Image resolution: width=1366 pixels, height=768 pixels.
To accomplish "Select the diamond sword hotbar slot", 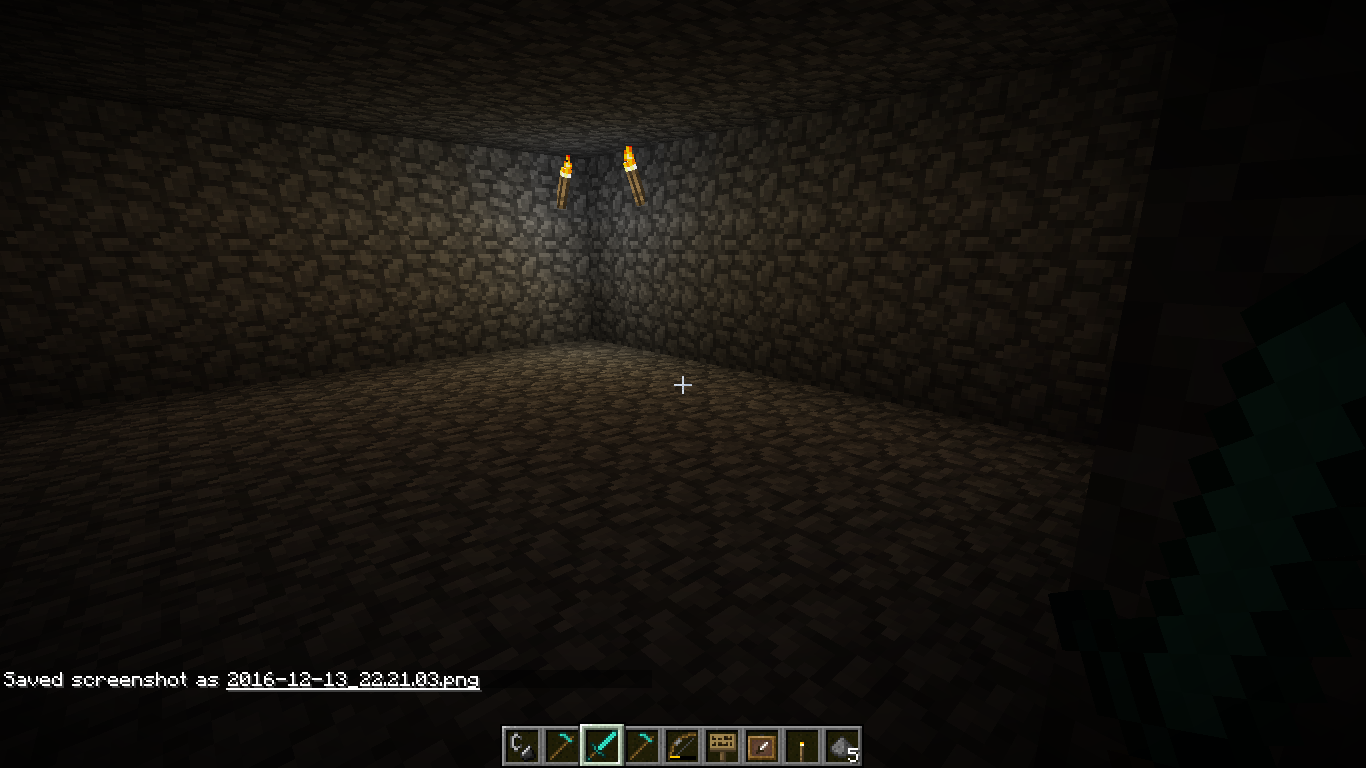I will pos(601,746).
